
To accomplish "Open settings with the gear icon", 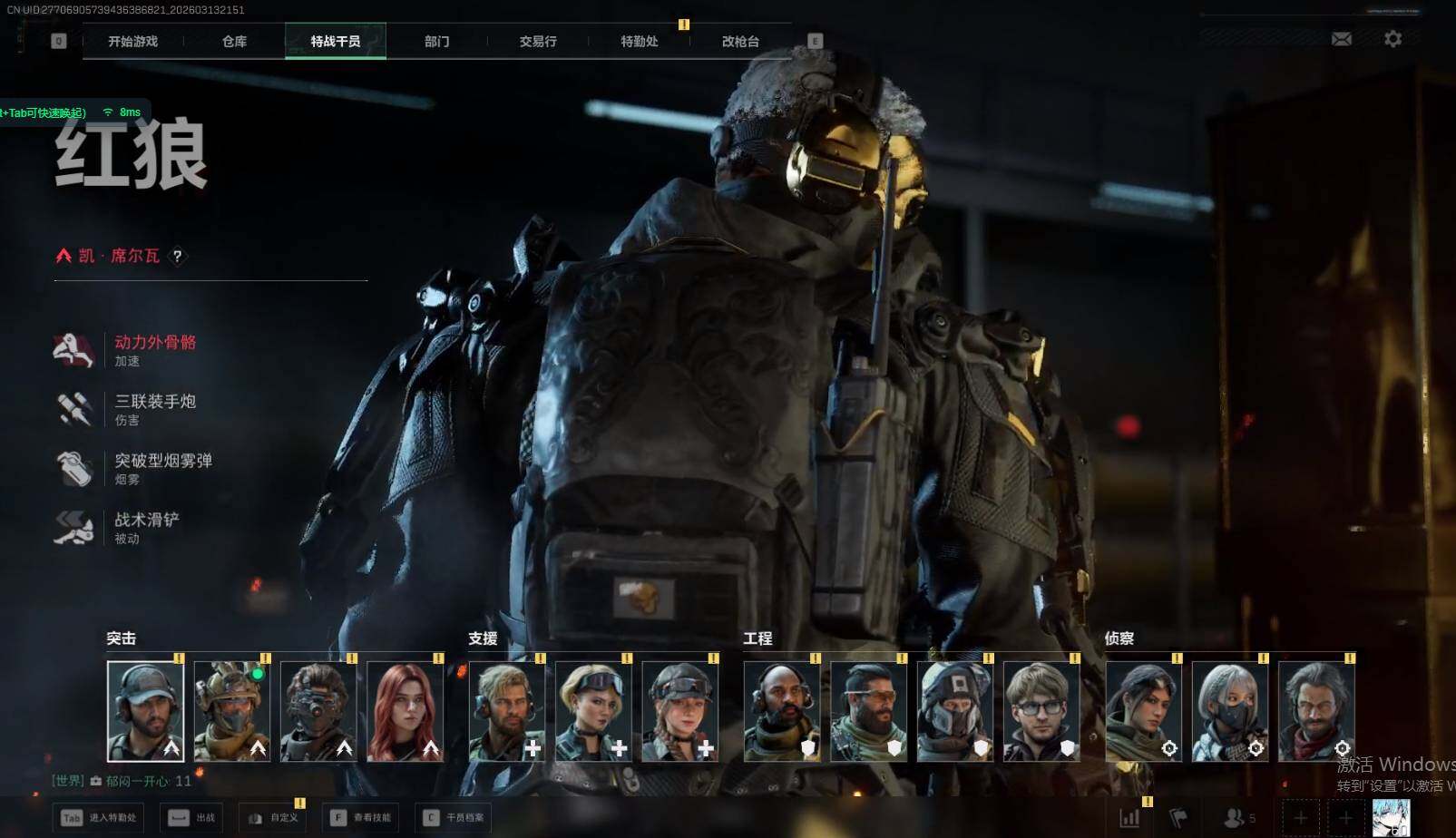I will [1392, 39].
